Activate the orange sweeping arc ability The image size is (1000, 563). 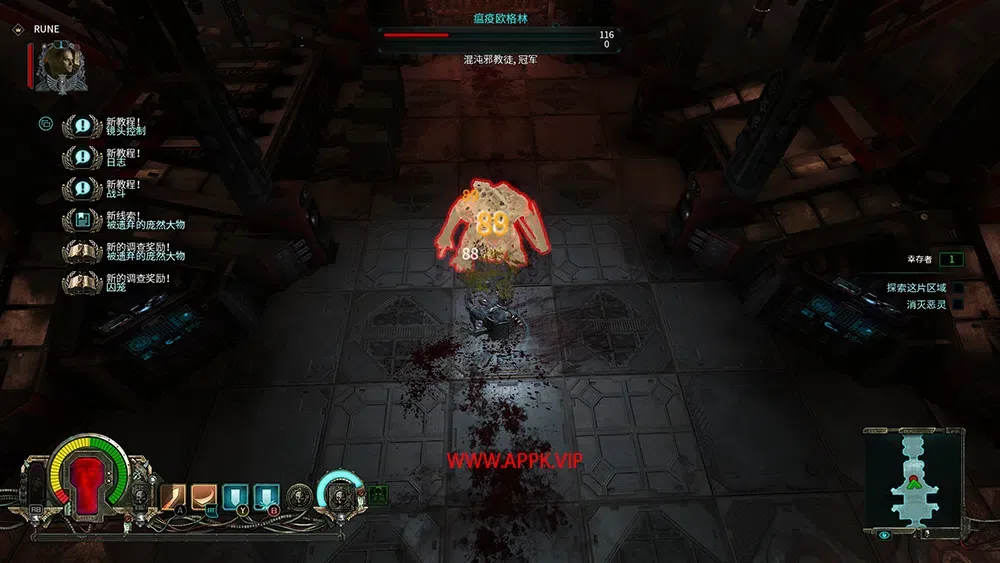point(204,496)
